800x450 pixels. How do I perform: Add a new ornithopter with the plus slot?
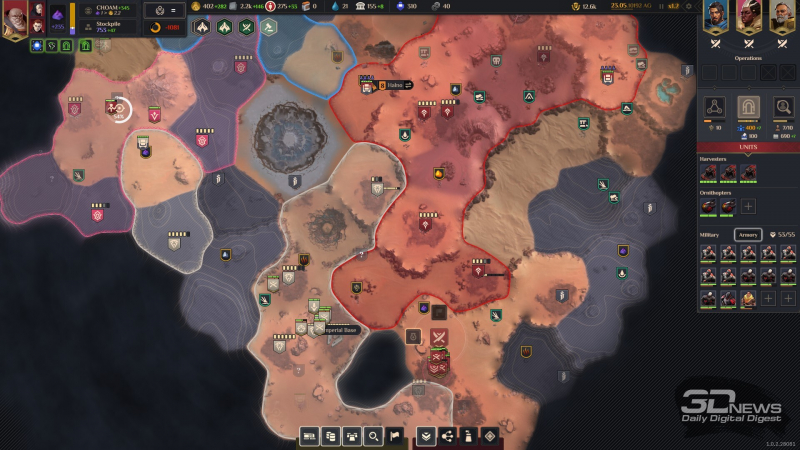click(748, 206)
